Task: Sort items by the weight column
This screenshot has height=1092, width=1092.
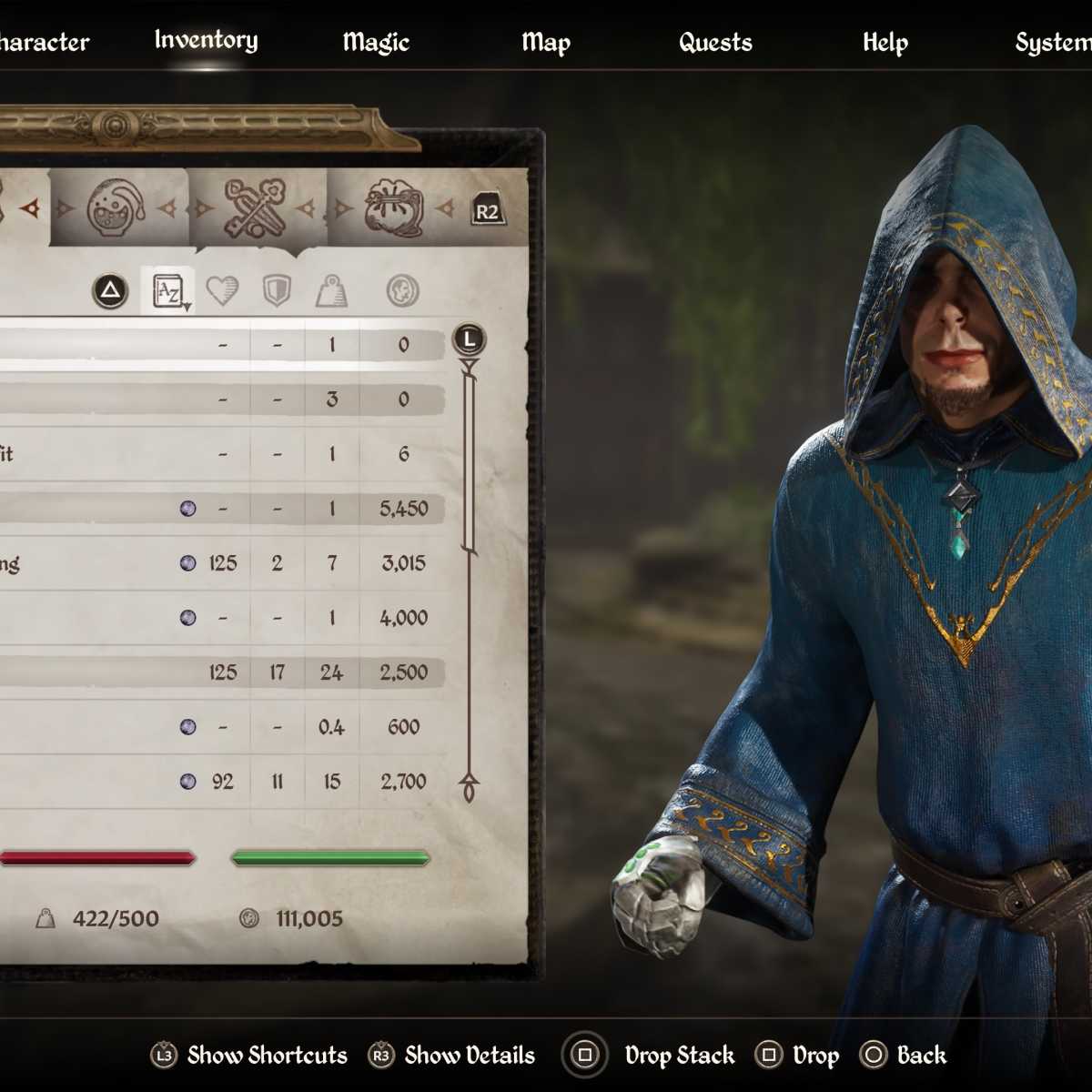Action: (x=331, y=291)
